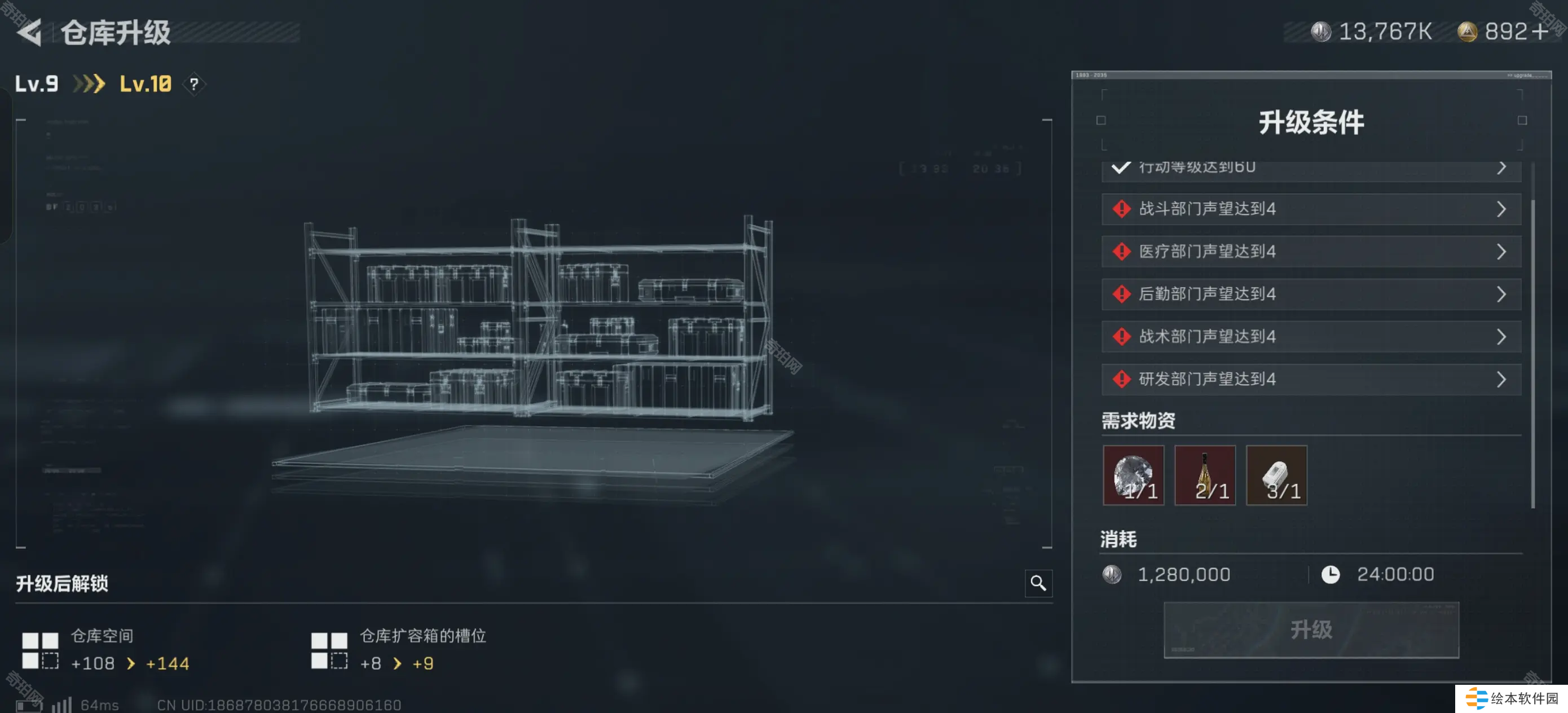1568x713 pixels.
Task: Open 医疗部门声望达到4 requirement
Action: [1311, 252]
